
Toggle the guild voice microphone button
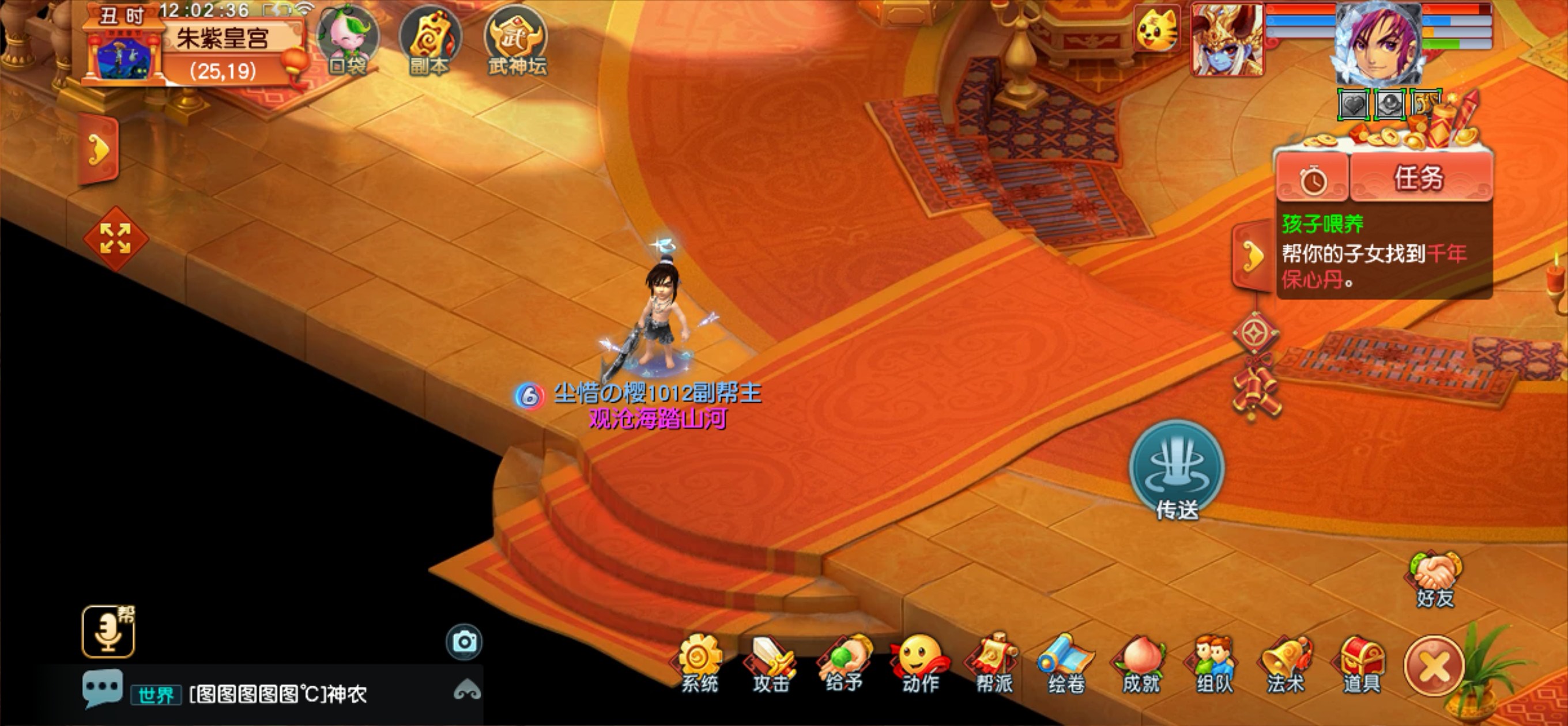click(108, 632)
